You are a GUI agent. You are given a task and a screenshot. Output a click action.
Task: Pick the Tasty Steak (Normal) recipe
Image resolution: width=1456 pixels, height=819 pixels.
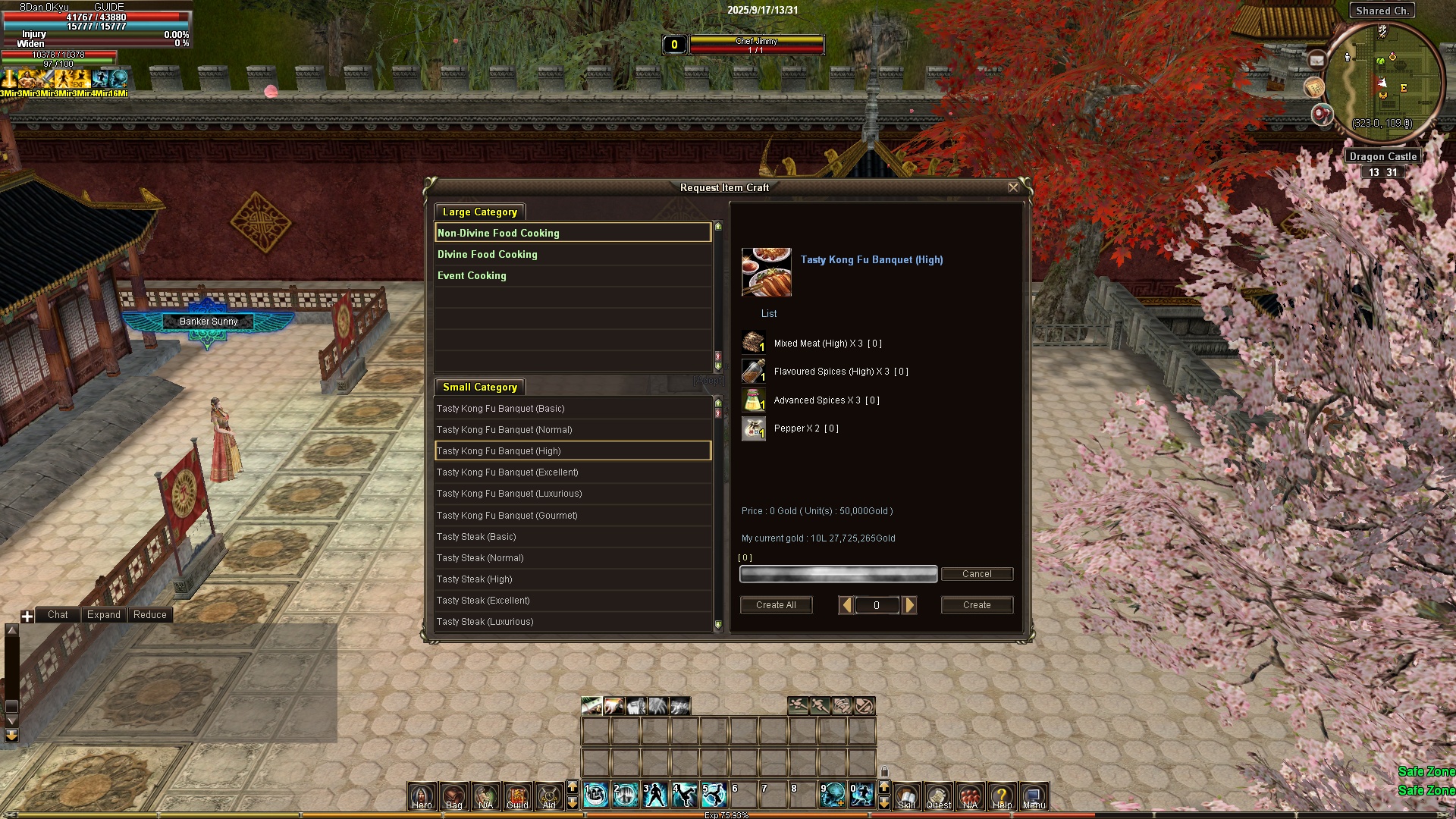tap(480, 558)
